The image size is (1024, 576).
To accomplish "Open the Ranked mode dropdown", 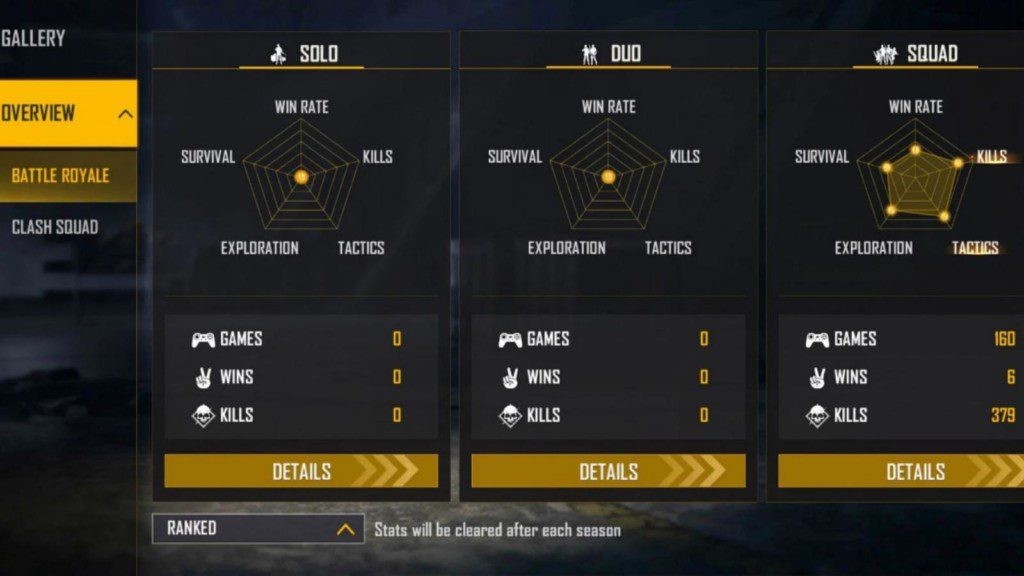I will click(257, 529).
